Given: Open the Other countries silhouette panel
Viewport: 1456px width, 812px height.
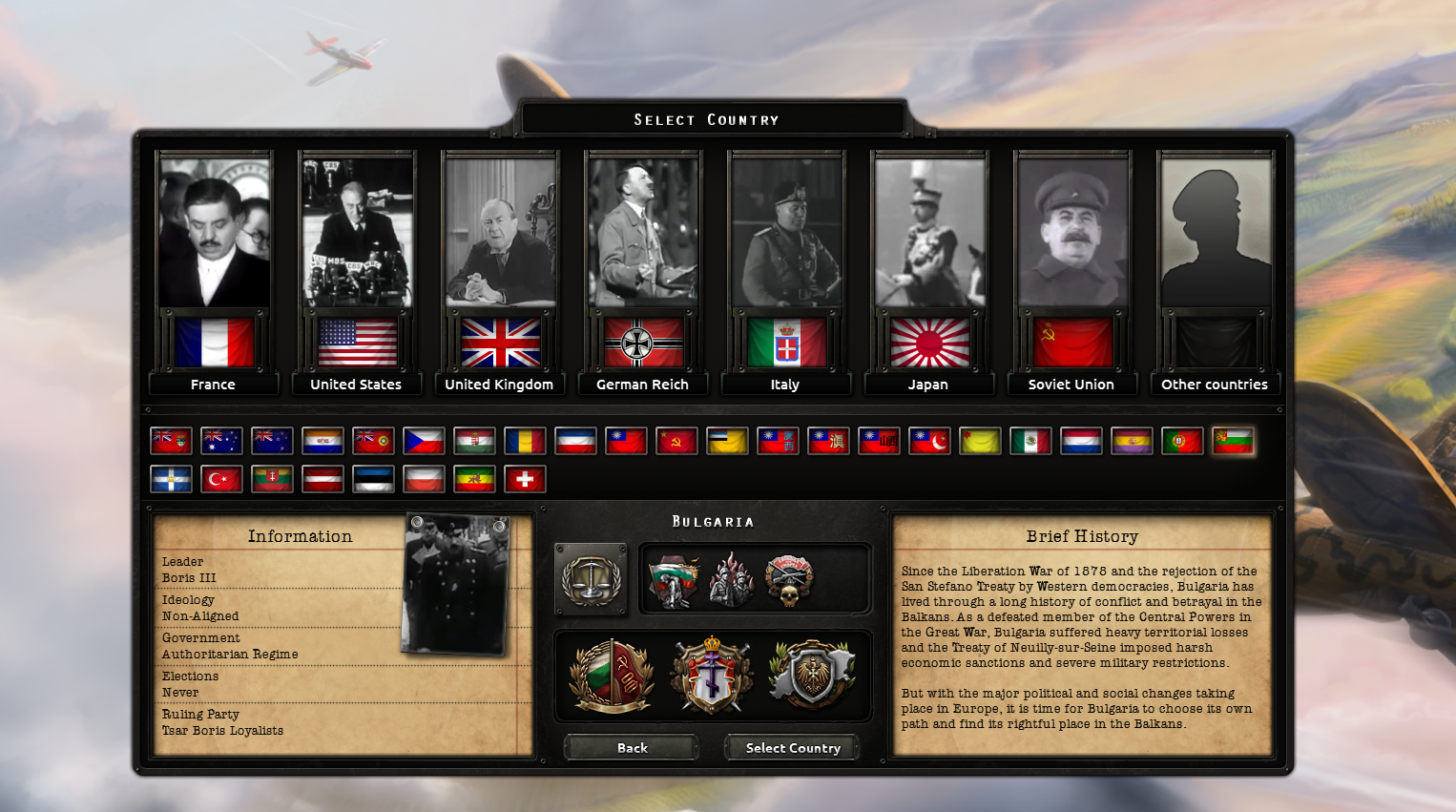Looking at the screenshot, I should coord(1216,232).
